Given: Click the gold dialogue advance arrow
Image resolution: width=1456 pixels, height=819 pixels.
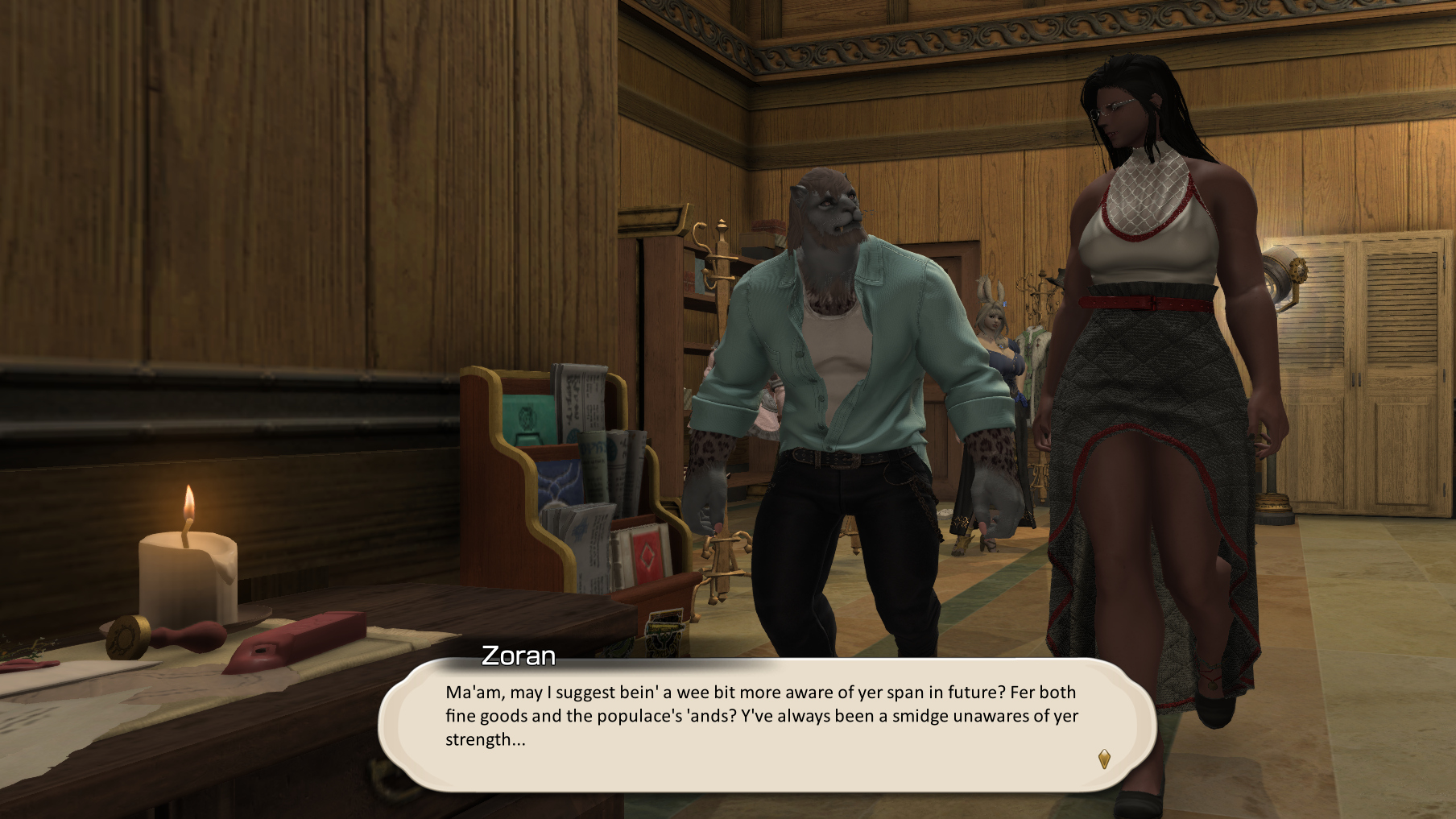Looking at the screenshot, I should [x=1104, y=759].
